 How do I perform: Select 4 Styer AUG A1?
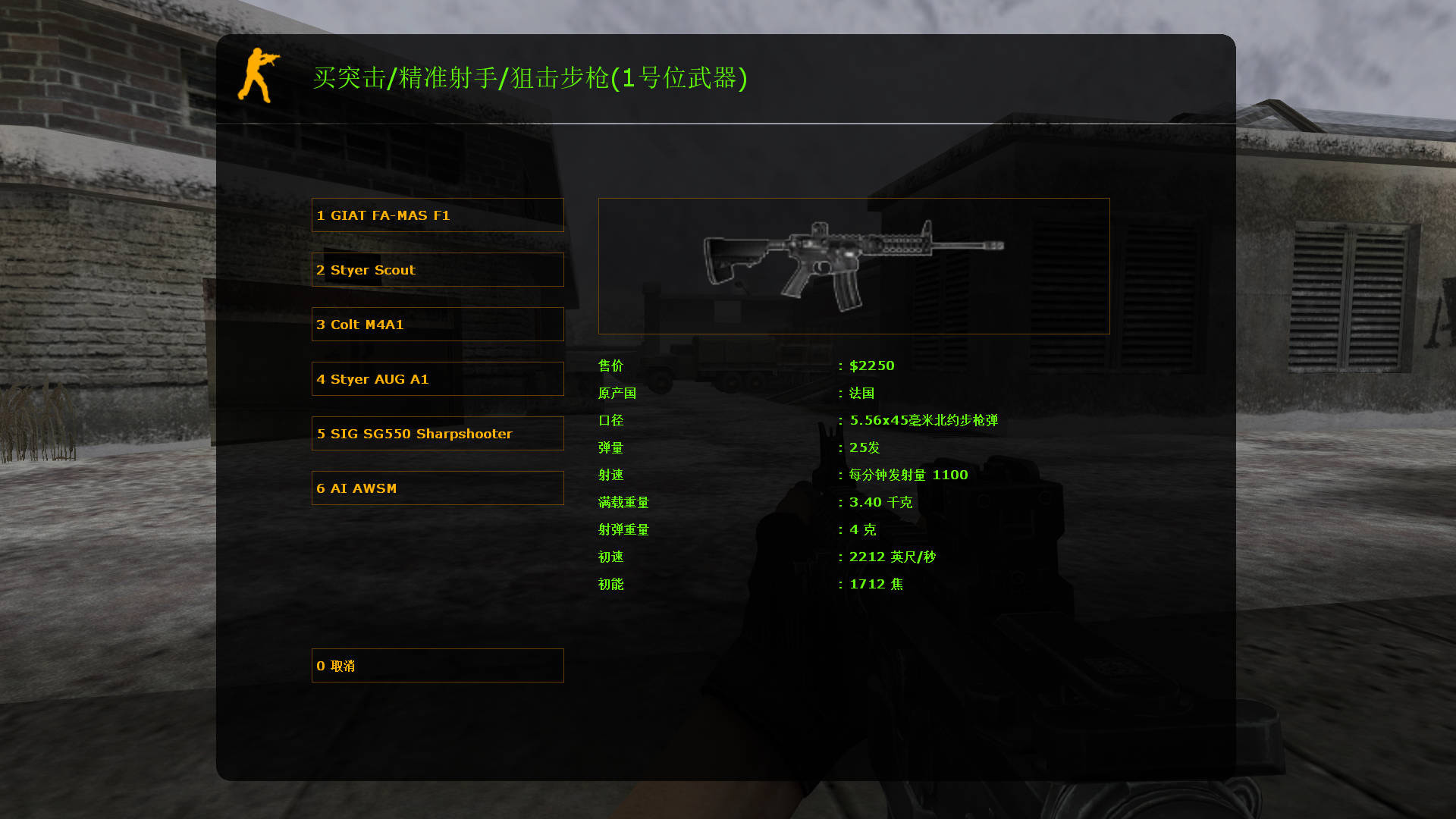[438, 378]
